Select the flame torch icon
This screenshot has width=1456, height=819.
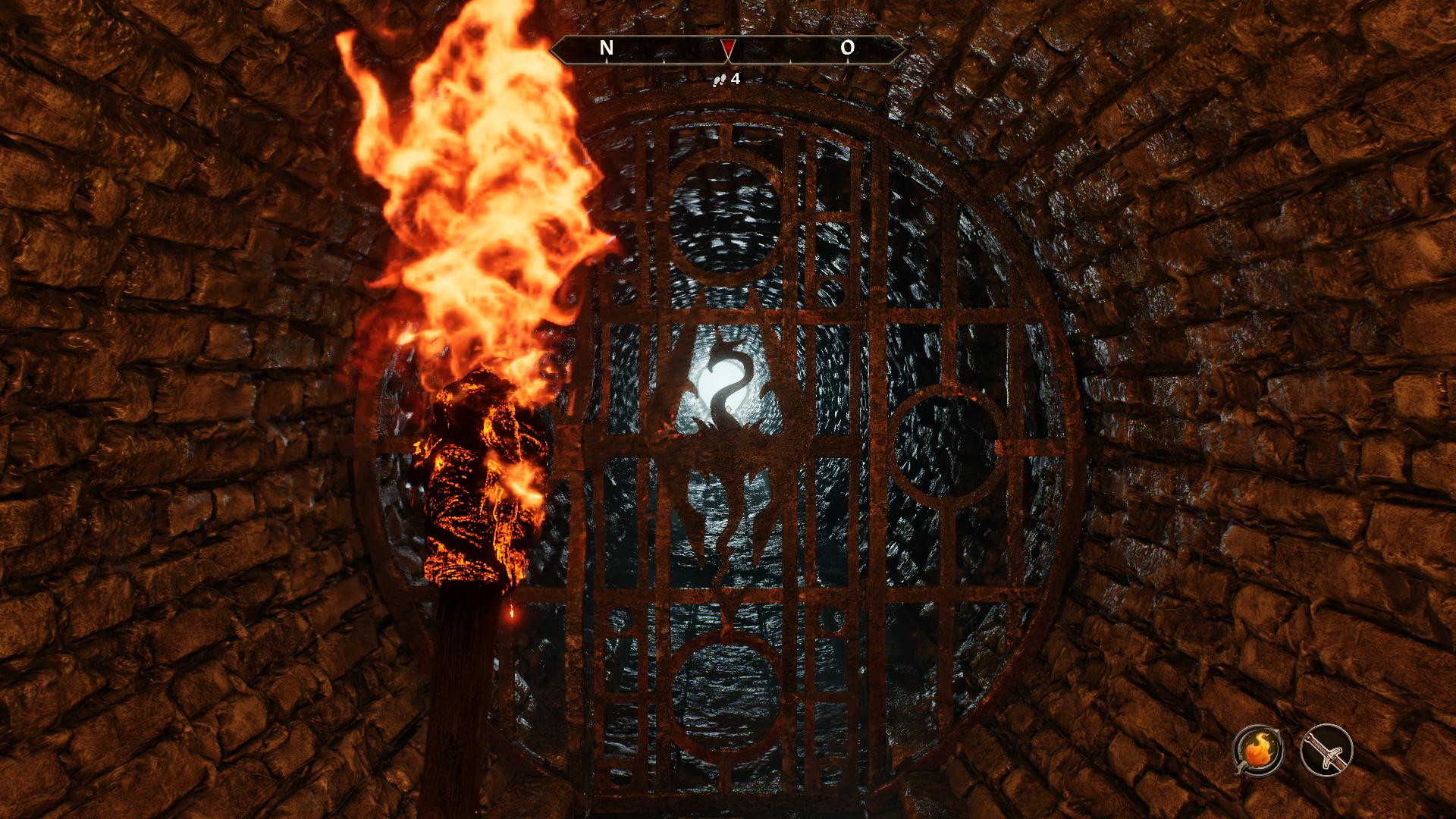pos(1258,749)
